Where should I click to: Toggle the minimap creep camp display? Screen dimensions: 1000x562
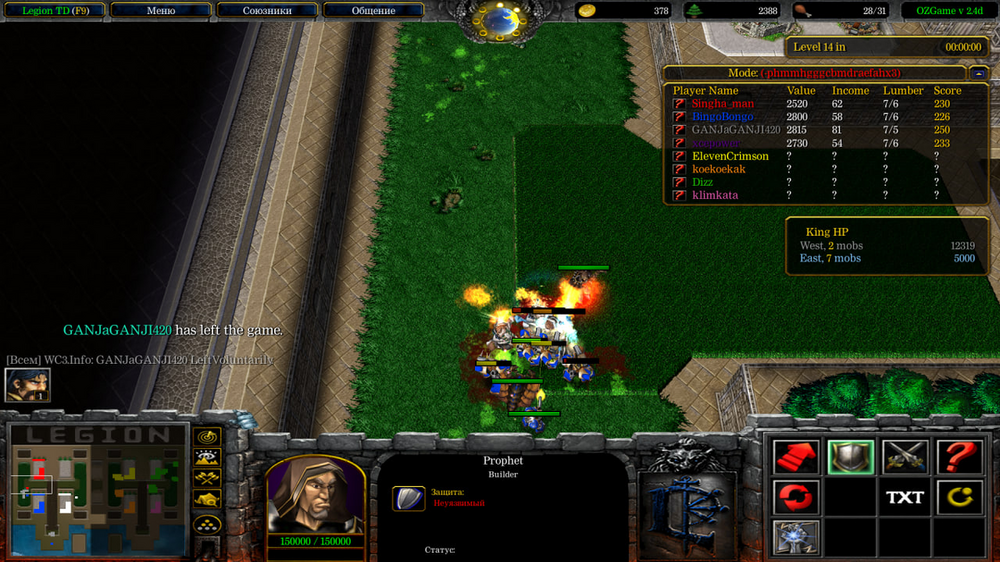(x=207, y=499)
